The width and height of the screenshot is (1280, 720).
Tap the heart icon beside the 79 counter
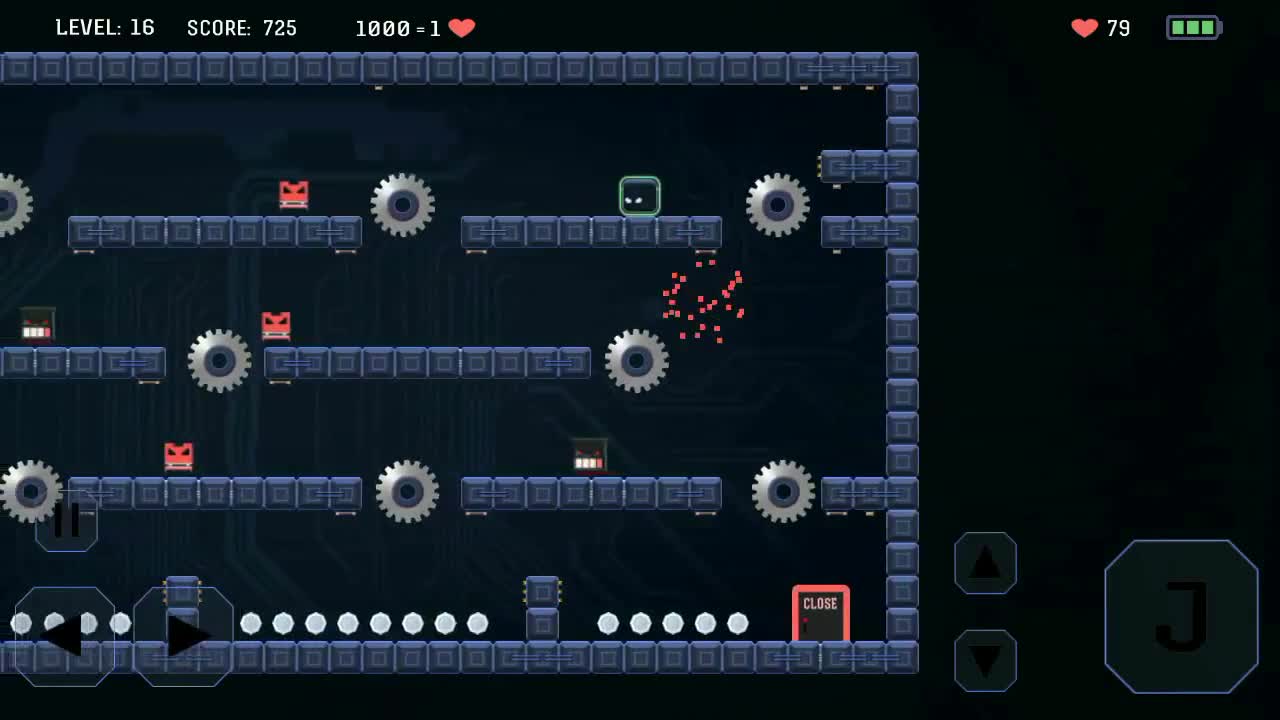pyautogui.click(x=1084, y=28)
